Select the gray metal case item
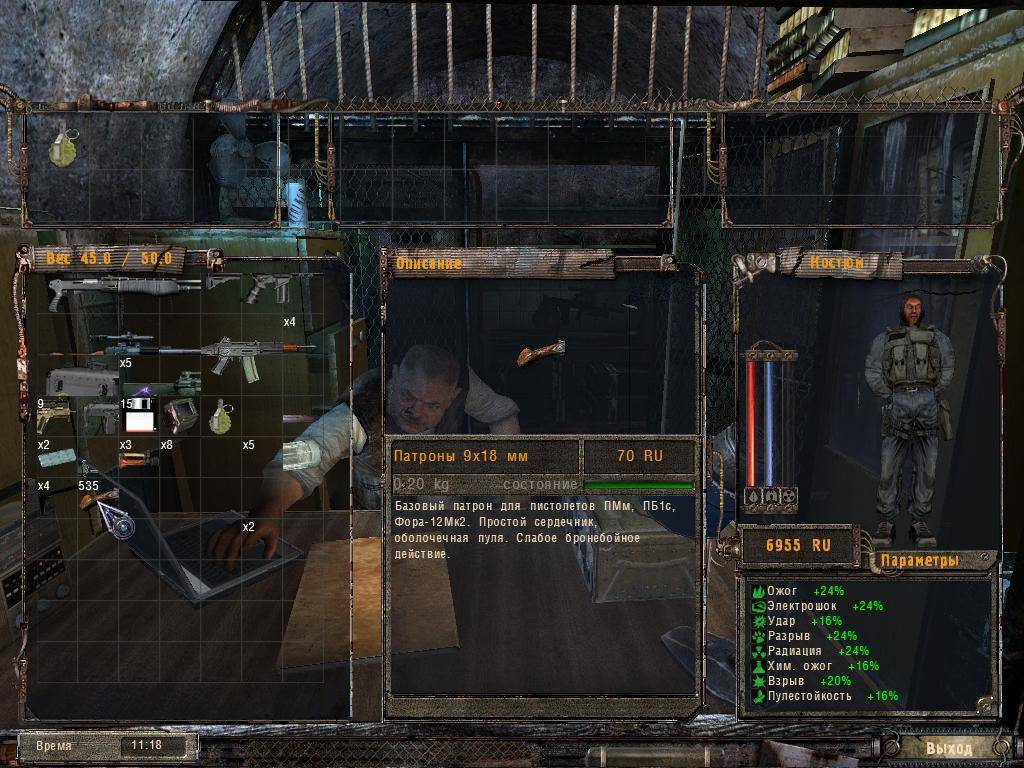Viewport: 1024px width, 768px height. coord(83,382)
